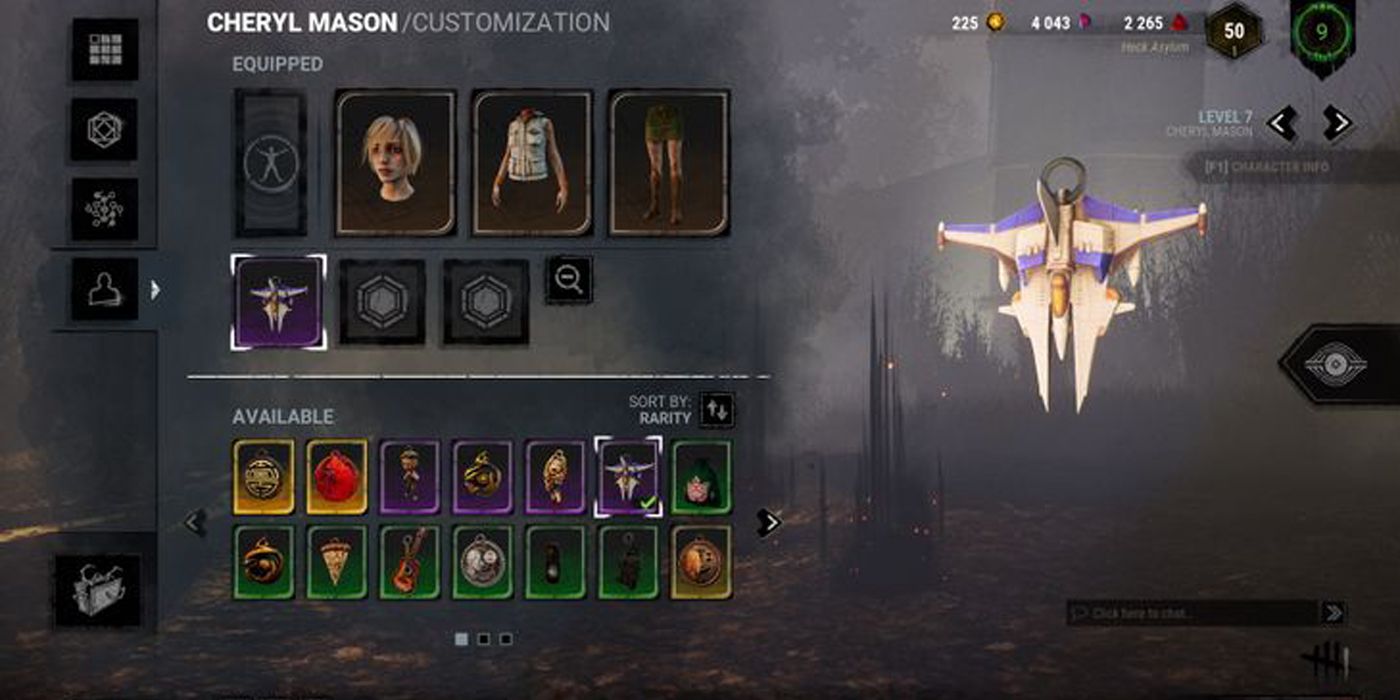Switch to the customization silhouette tab

coord(105,289)
